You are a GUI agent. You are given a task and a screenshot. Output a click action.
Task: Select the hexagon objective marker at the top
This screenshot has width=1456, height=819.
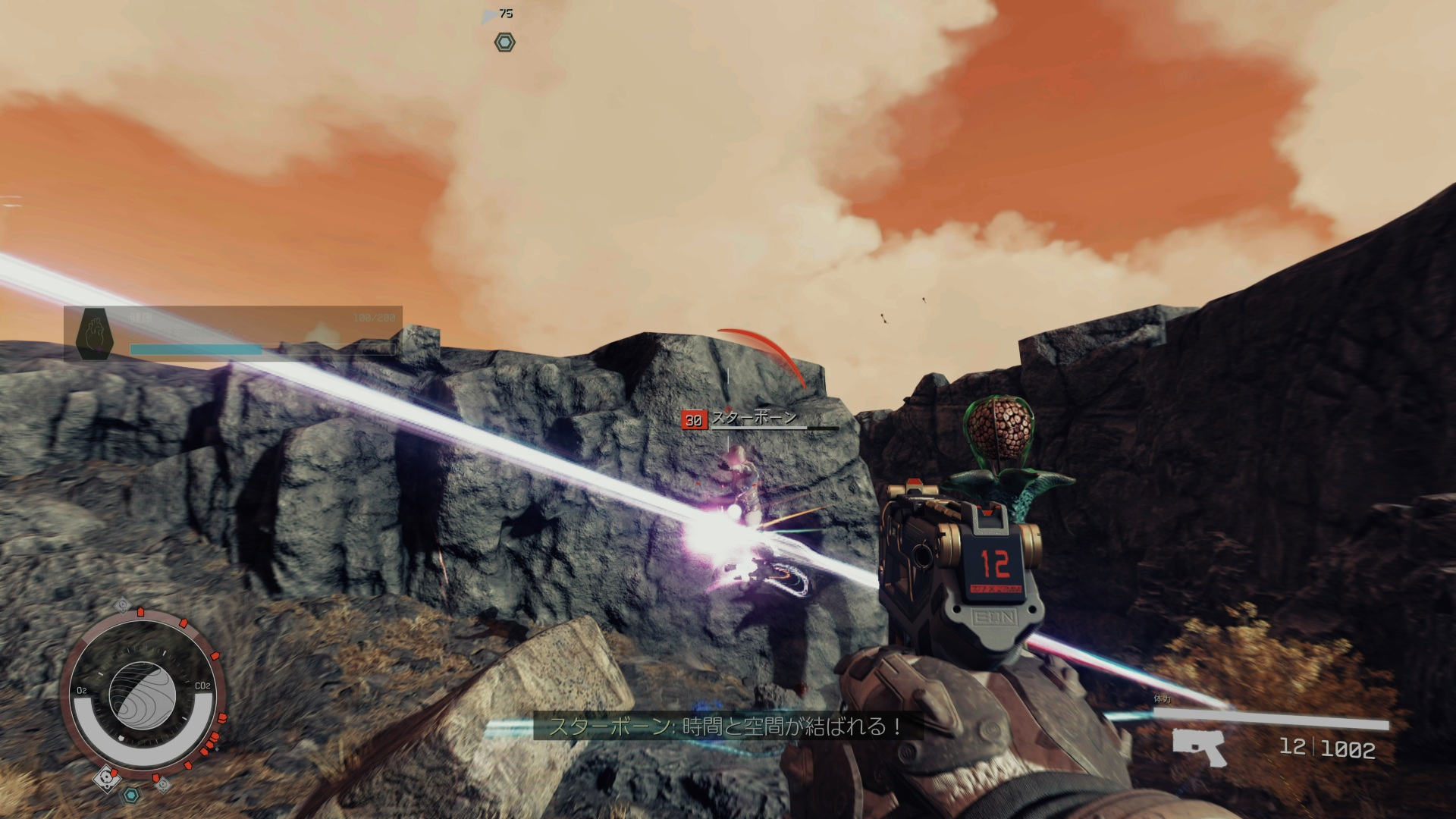click(x=504, y=42)
